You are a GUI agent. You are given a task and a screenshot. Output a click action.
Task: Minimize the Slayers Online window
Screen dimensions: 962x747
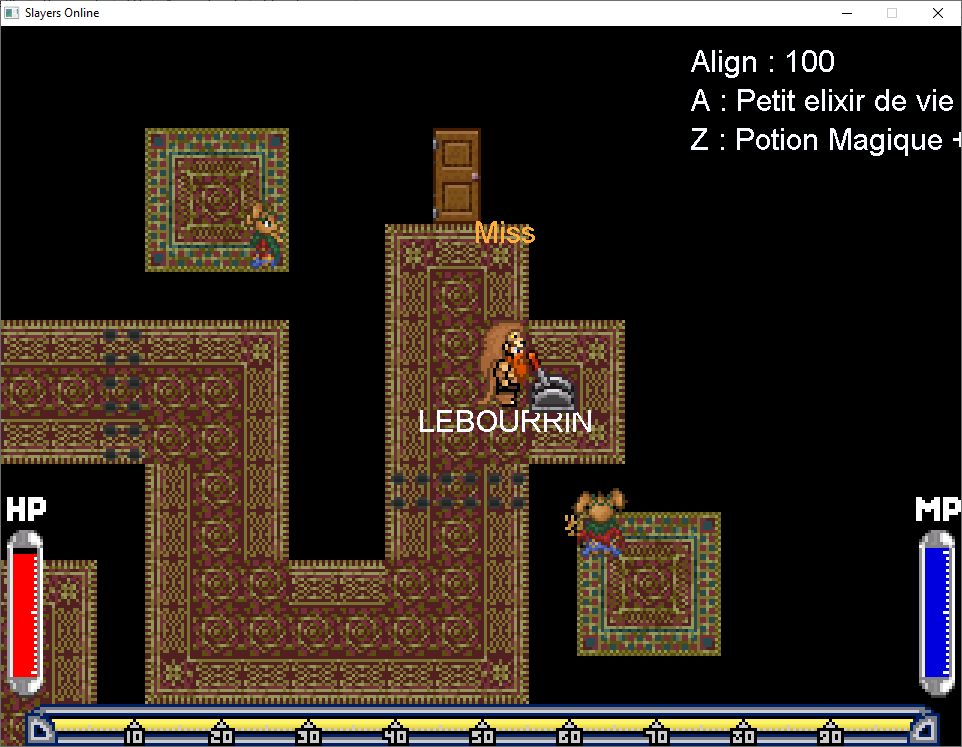[x=847, y=13]
